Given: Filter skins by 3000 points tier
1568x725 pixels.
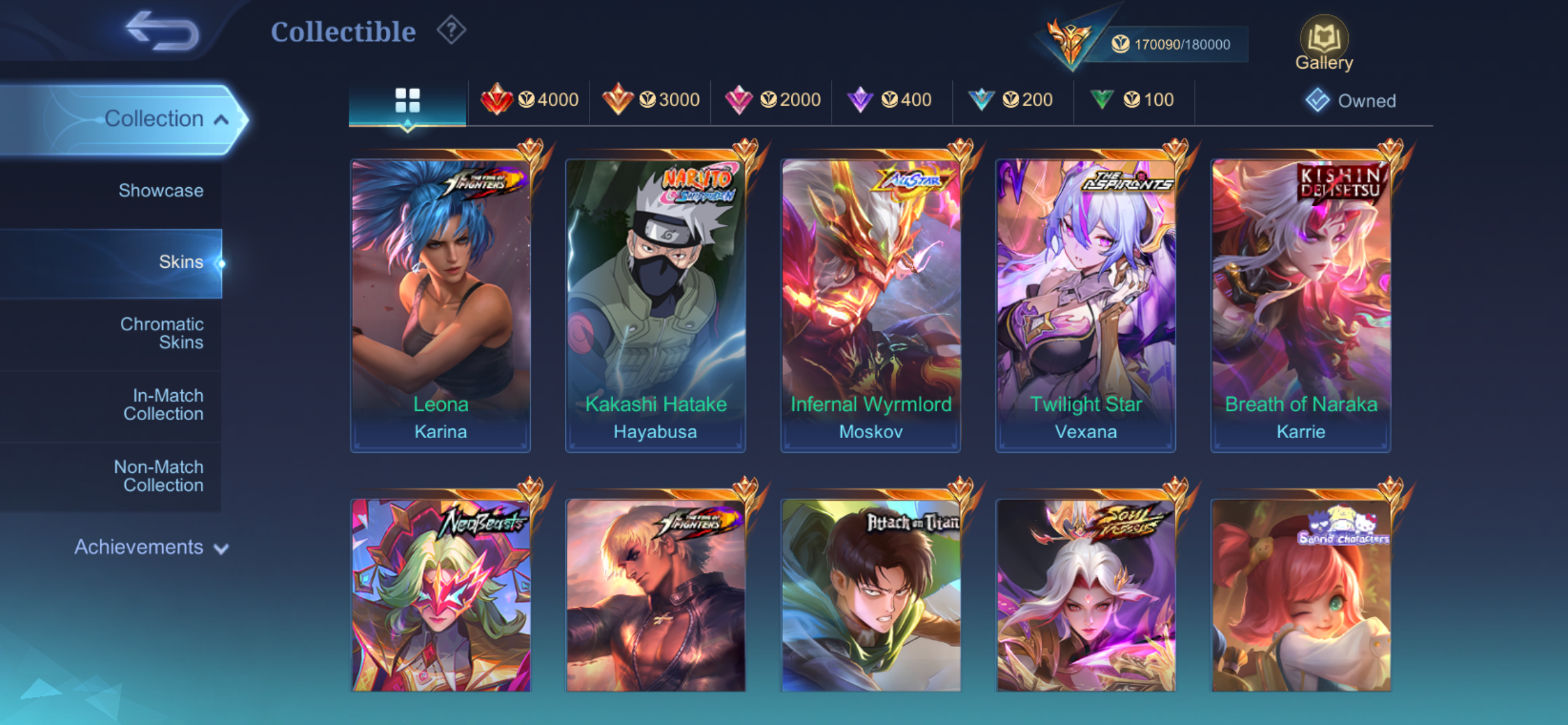Looking at the screenshot, I should pyautogui.click(x=651, y=100).
